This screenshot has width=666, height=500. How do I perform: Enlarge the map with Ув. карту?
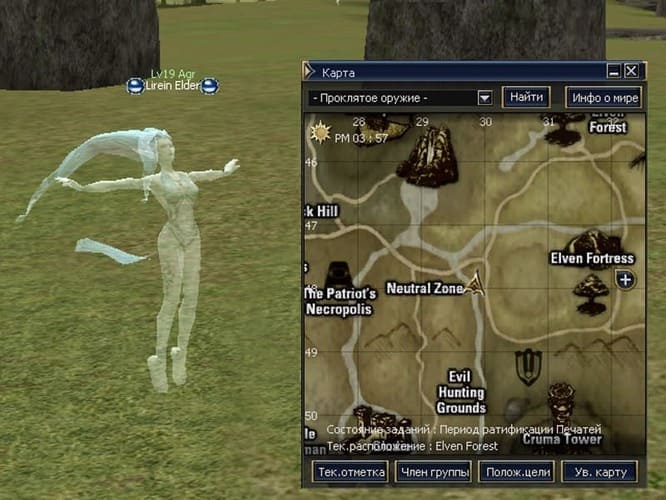pos(598,472)
